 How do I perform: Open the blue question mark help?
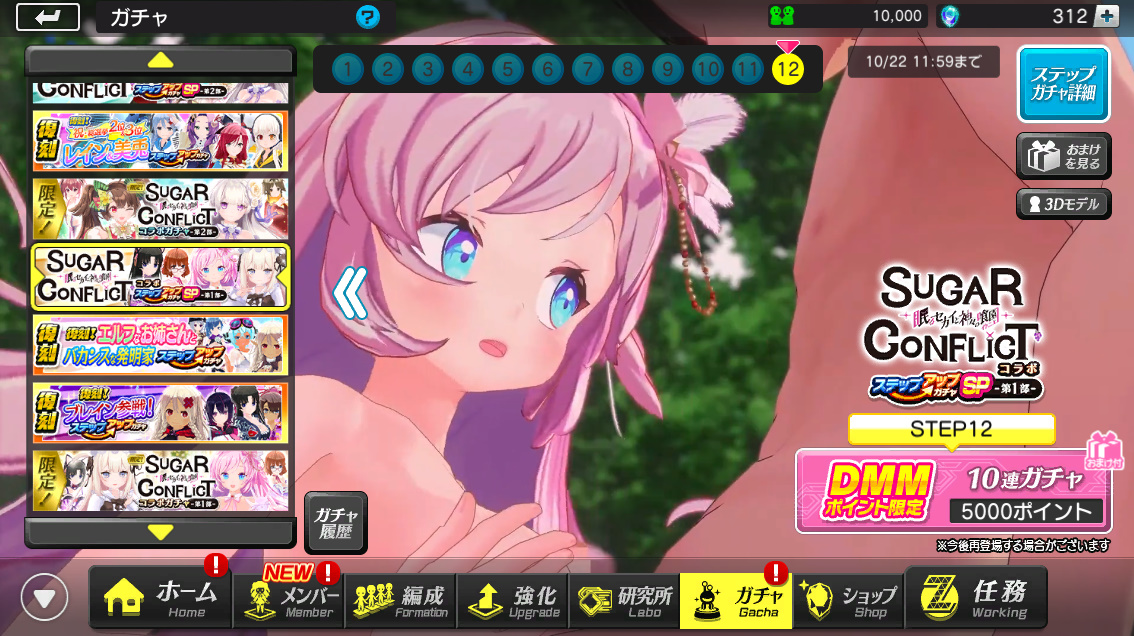tap(367, 17)
